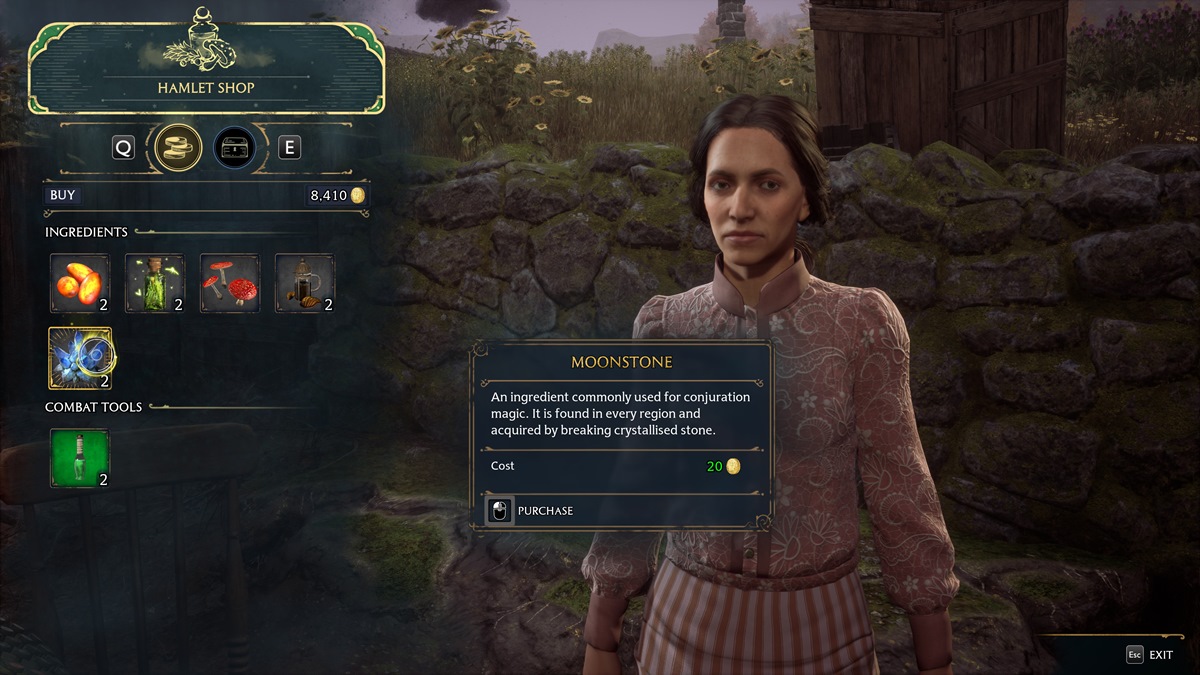The image size is (1200, 675).
Task: Choose the green potion under Combat Tools
Action: pos(80,458)
